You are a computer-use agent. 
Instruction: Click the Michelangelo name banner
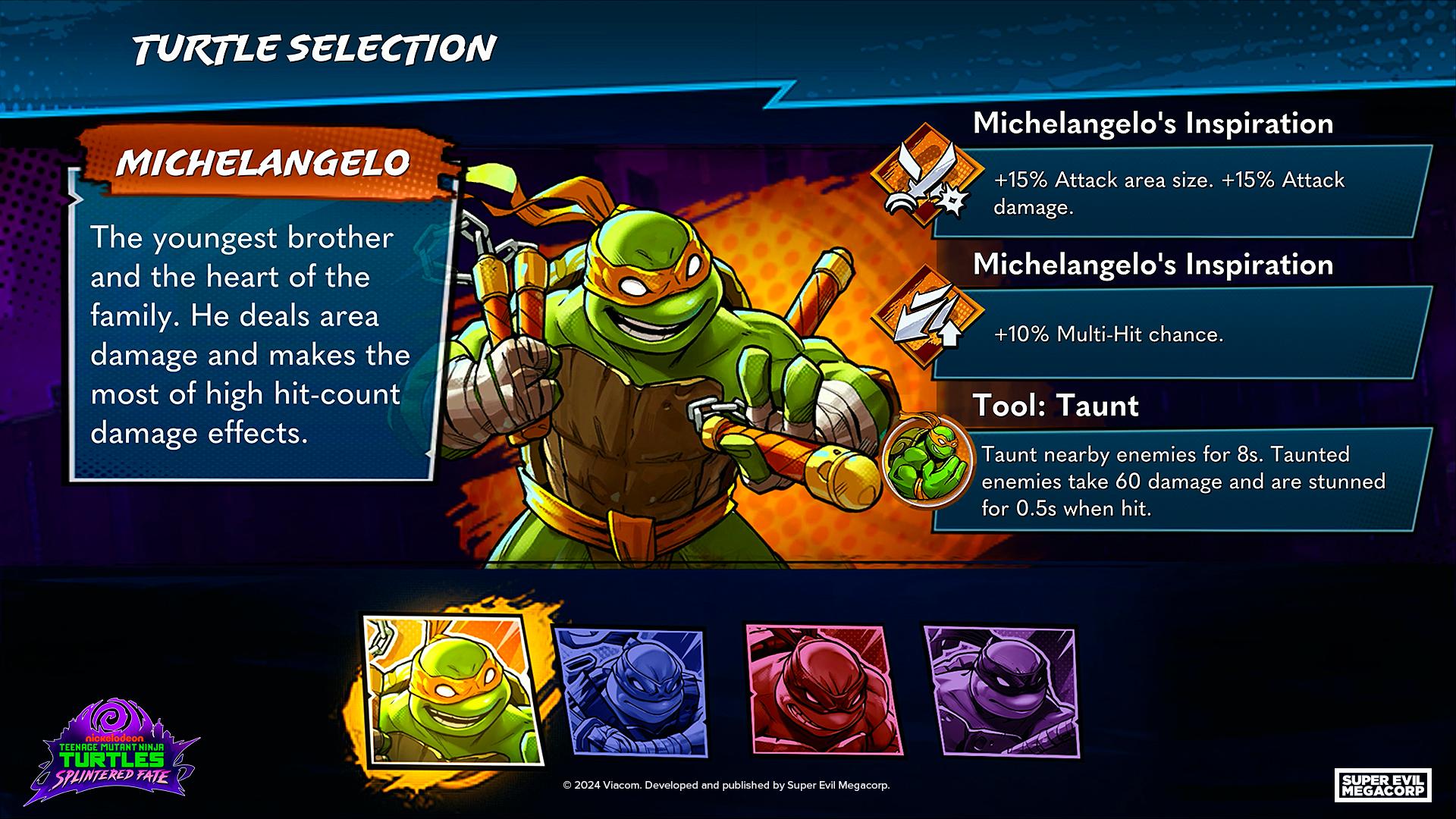click(x=265, y=162)
